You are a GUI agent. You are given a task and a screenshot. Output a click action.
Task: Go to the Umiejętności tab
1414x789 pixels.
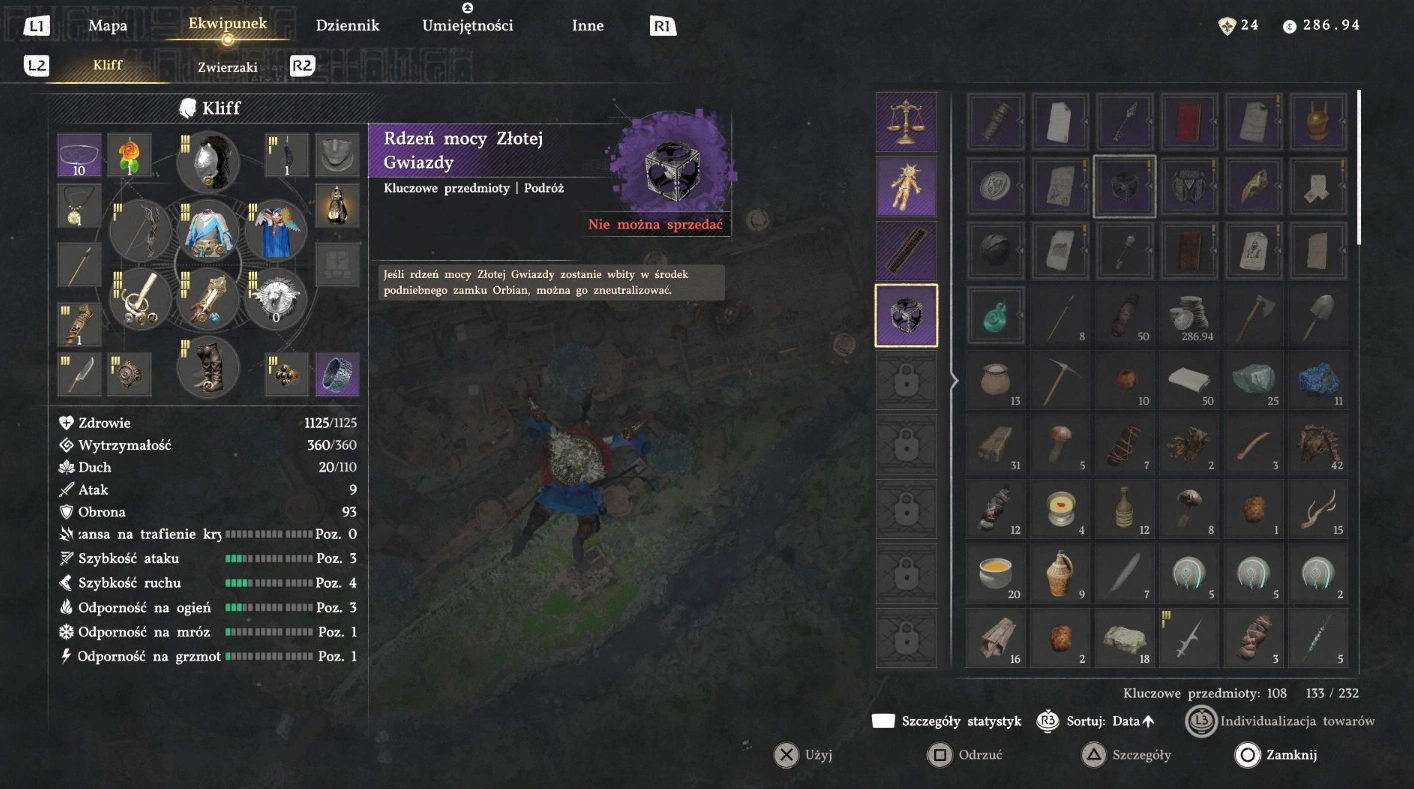point(467,26)
